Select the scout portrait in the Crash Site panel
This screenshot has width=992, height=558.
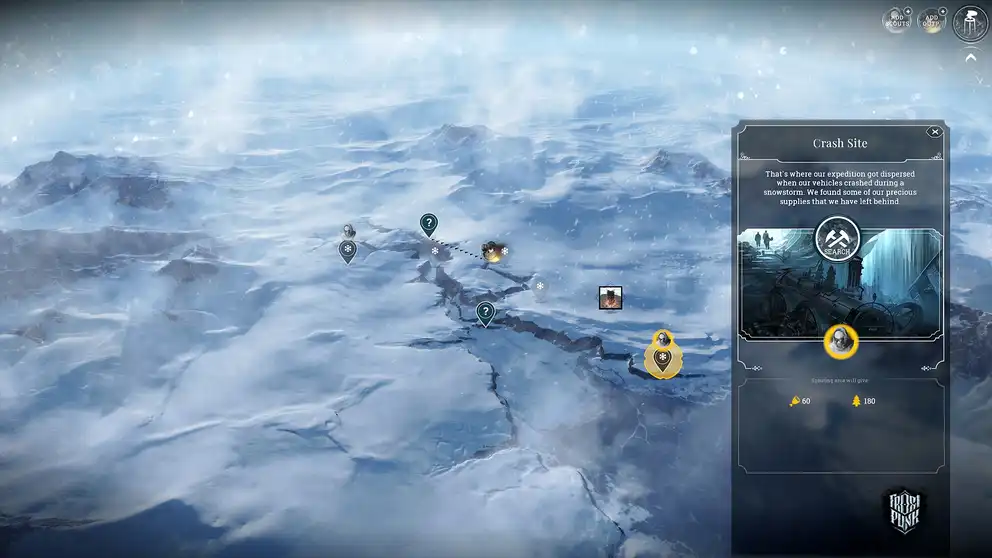(840, 340)
